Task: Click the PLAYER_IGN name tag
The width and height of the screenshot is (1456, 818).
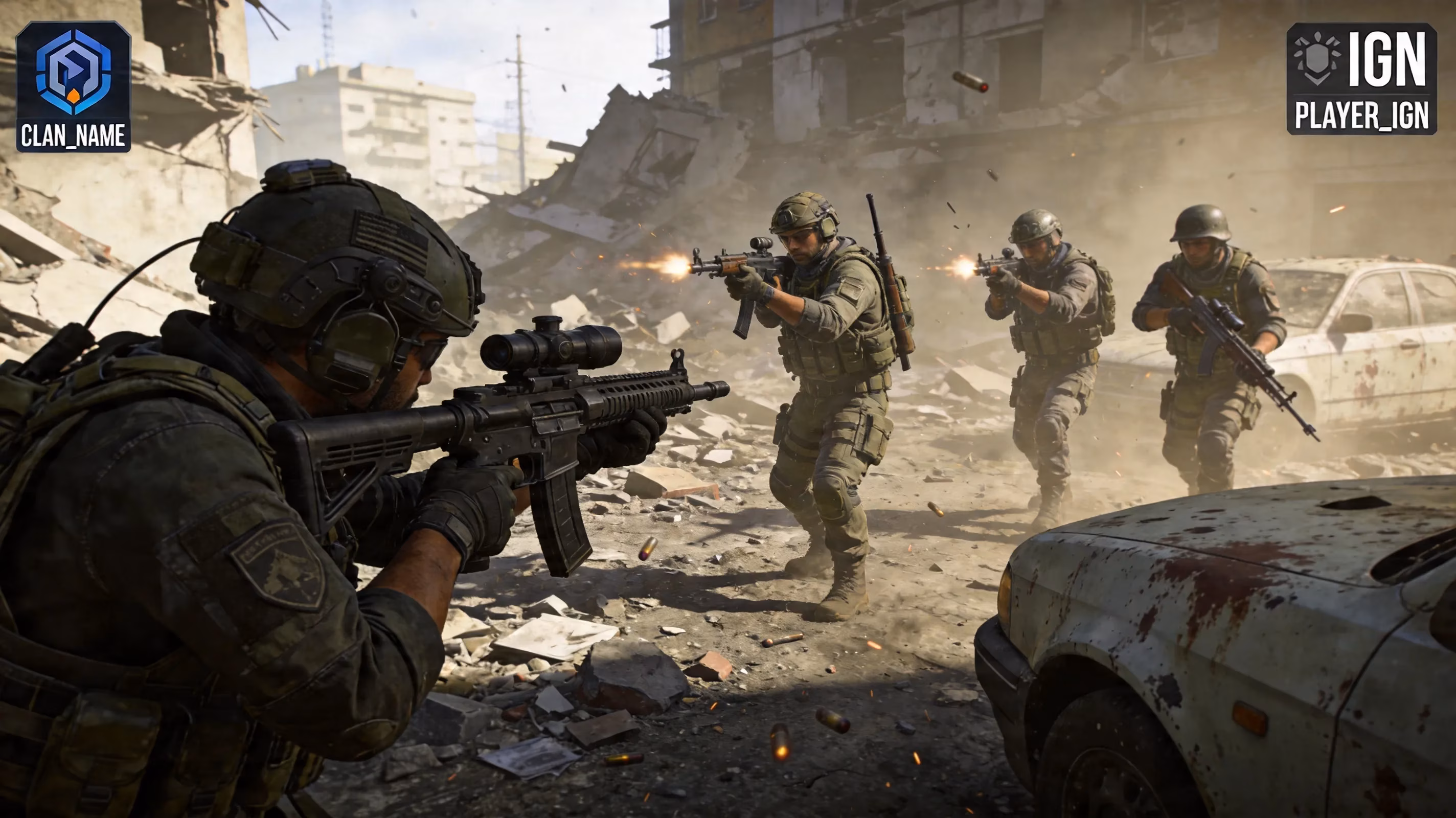Action: pyautogui.click(x=1361, y=116)
